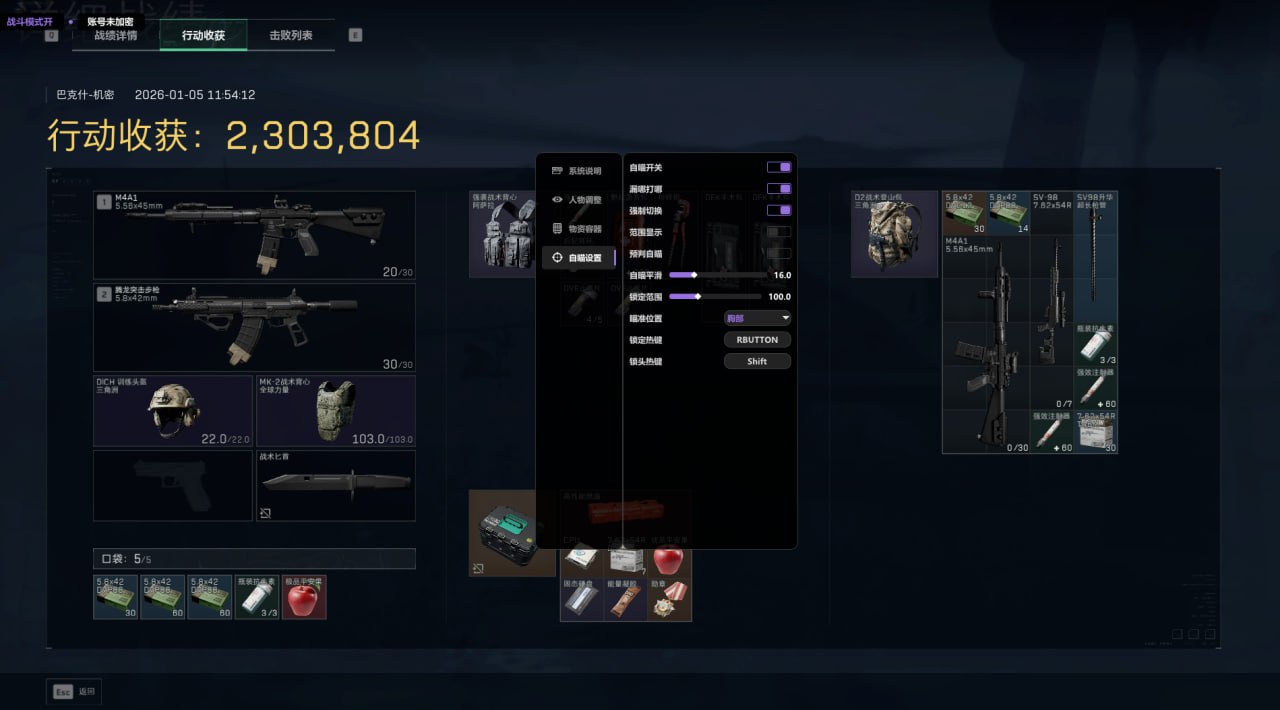This screenshot has height=710, width=1280.
Task: Toggle the 自瞄开关 switch
Action: [778, 167]
